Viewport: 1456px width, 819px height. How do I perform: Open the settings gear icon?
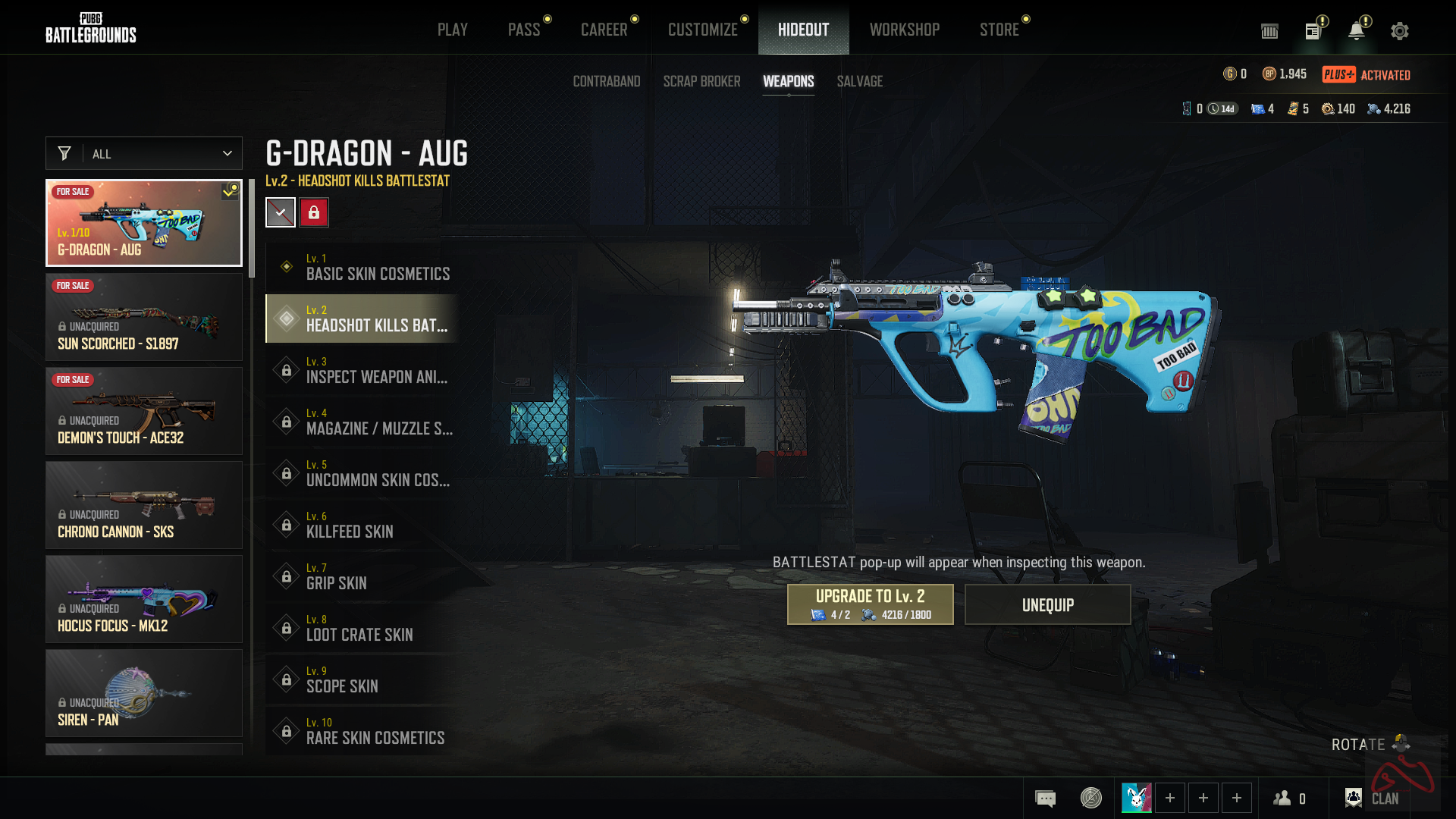(1399, 31)
